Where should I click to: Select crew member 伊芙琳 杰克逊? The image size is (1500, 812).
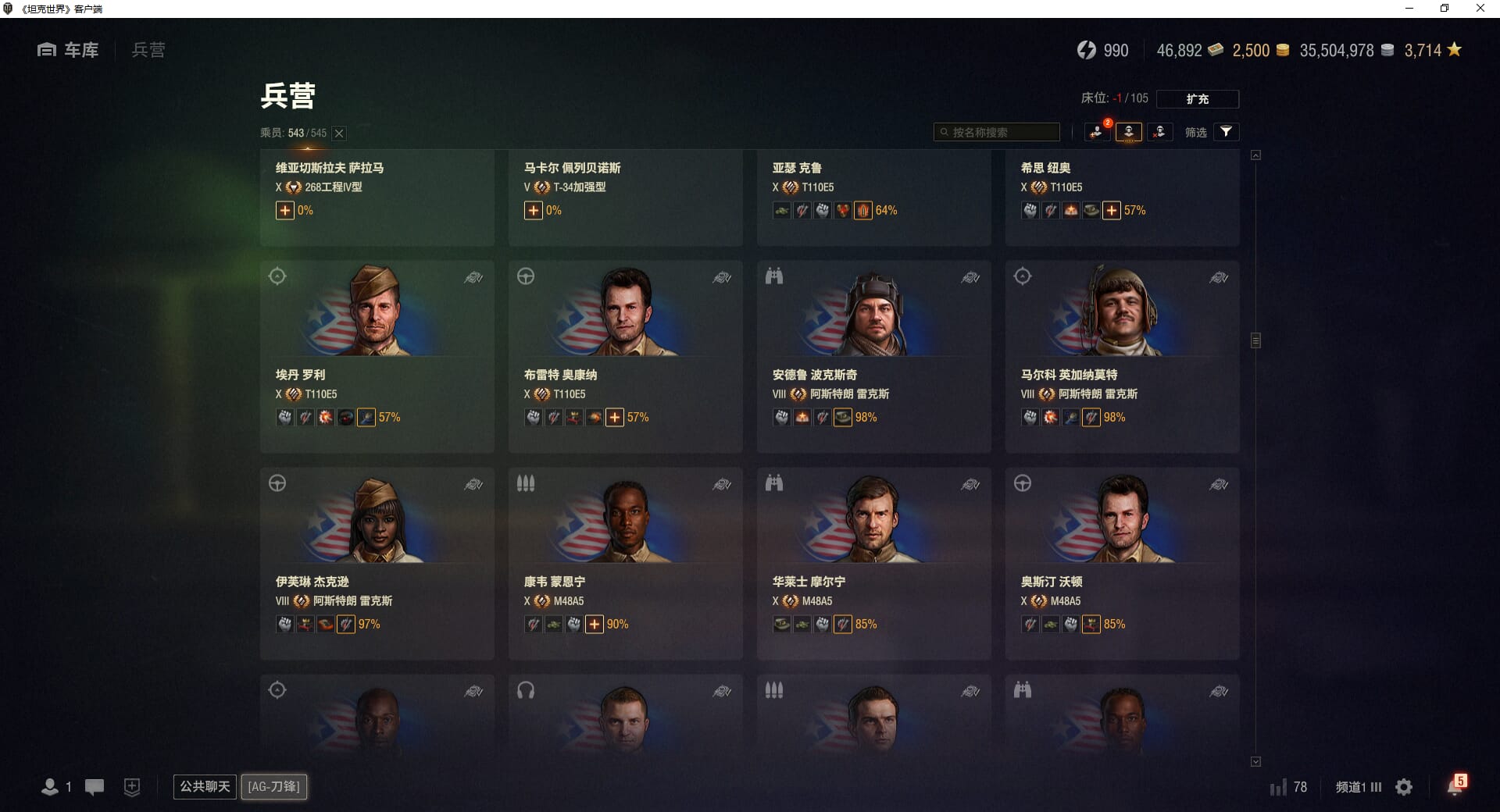pos(377,563)
